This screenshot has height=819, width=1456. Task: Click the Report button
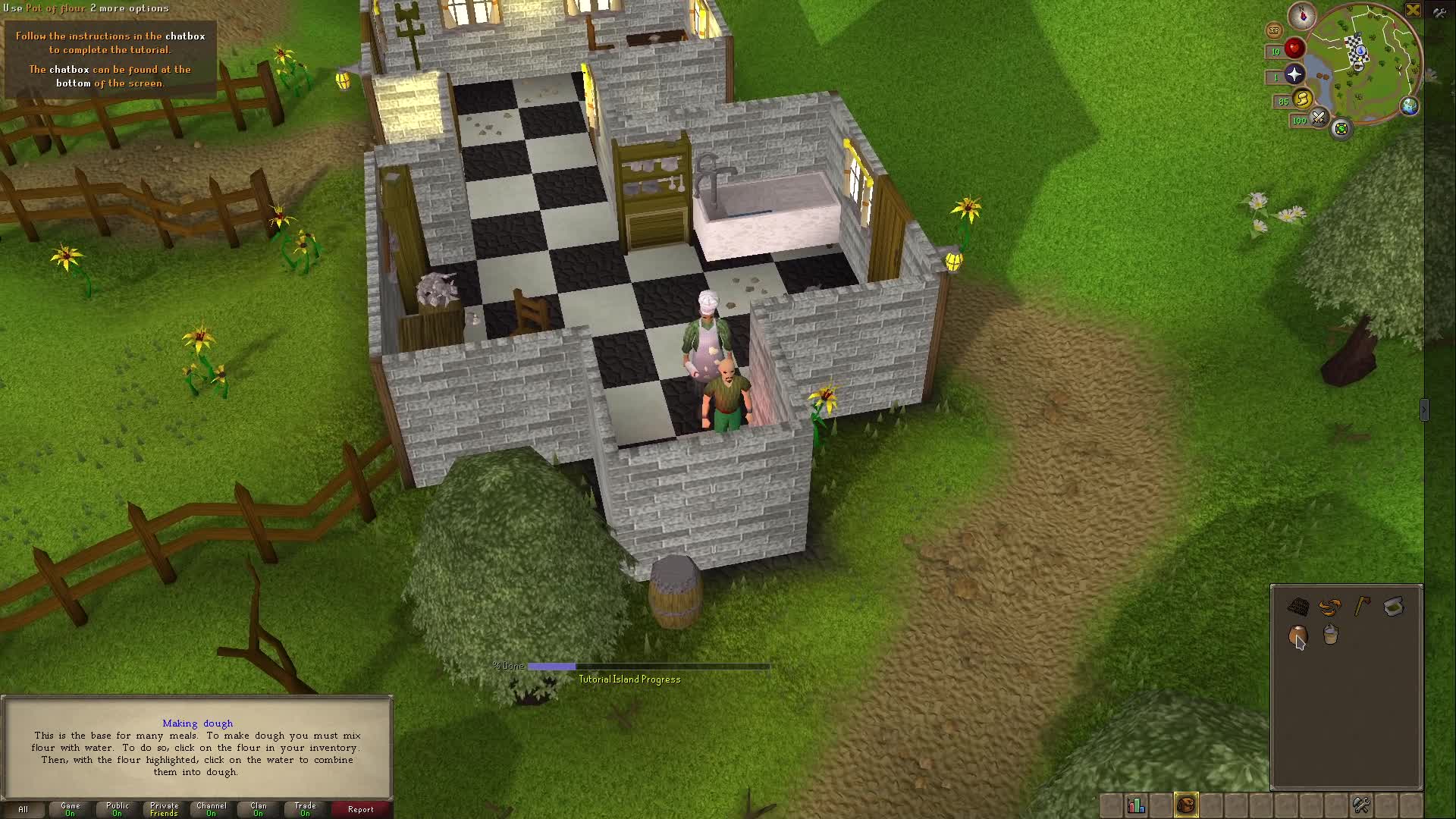(x=360, y=809)
